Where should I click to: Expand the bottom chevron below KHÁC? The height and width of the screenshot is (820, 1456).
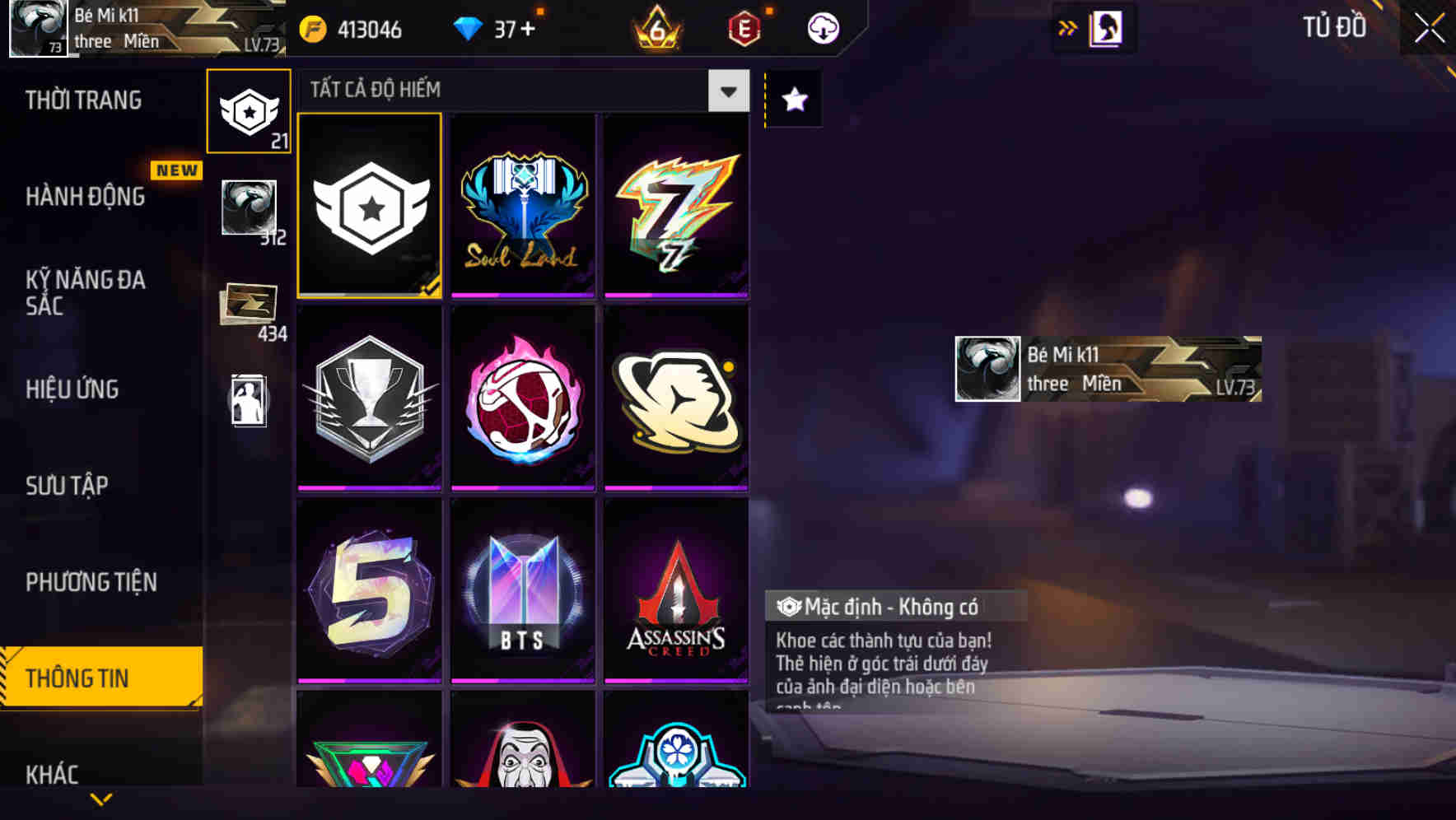click(100, 797)
